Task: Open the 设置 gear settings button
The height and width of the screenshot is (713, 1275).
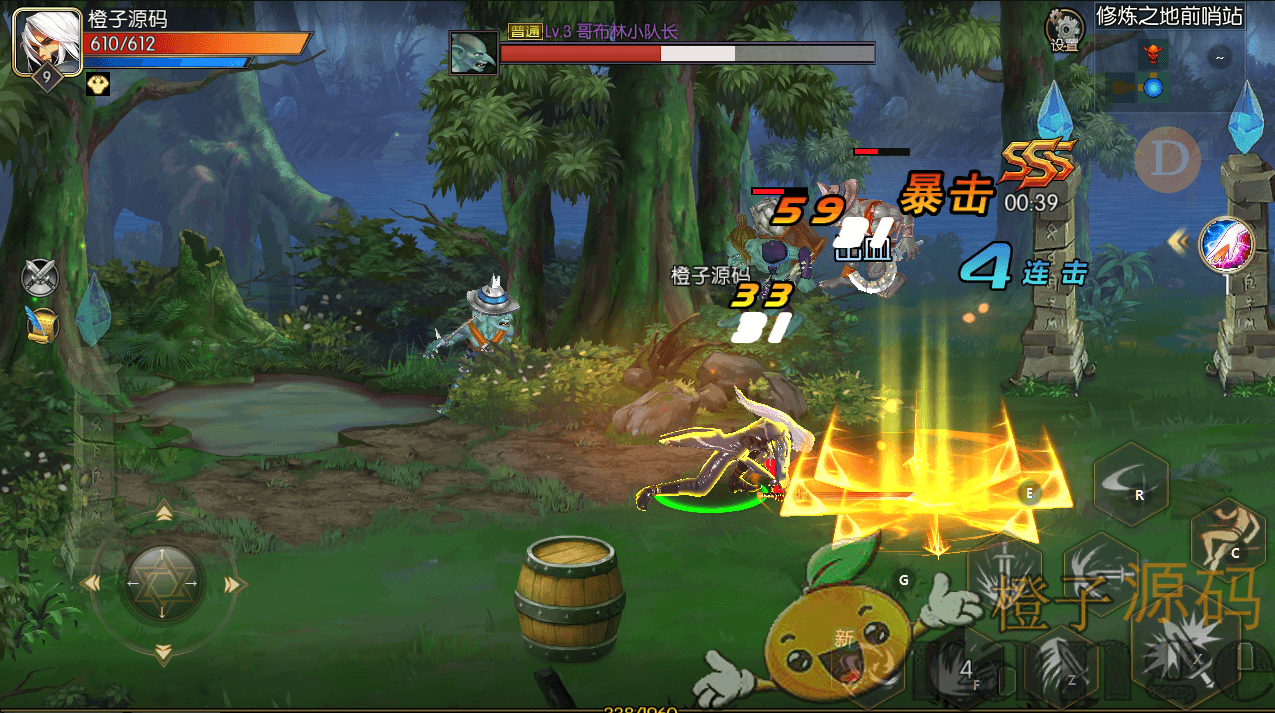Action: pos(1064,30)
